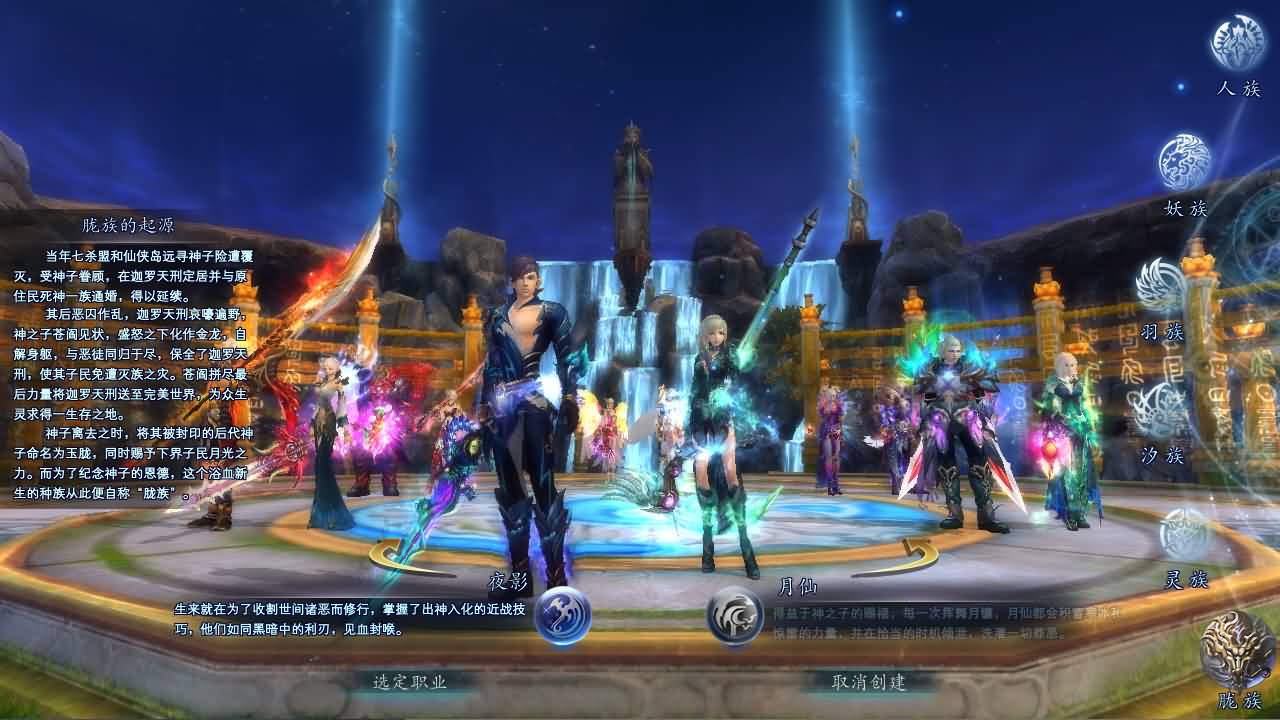
Task: Click the 月仙 class emblem
Action: (x=734, y=618)
